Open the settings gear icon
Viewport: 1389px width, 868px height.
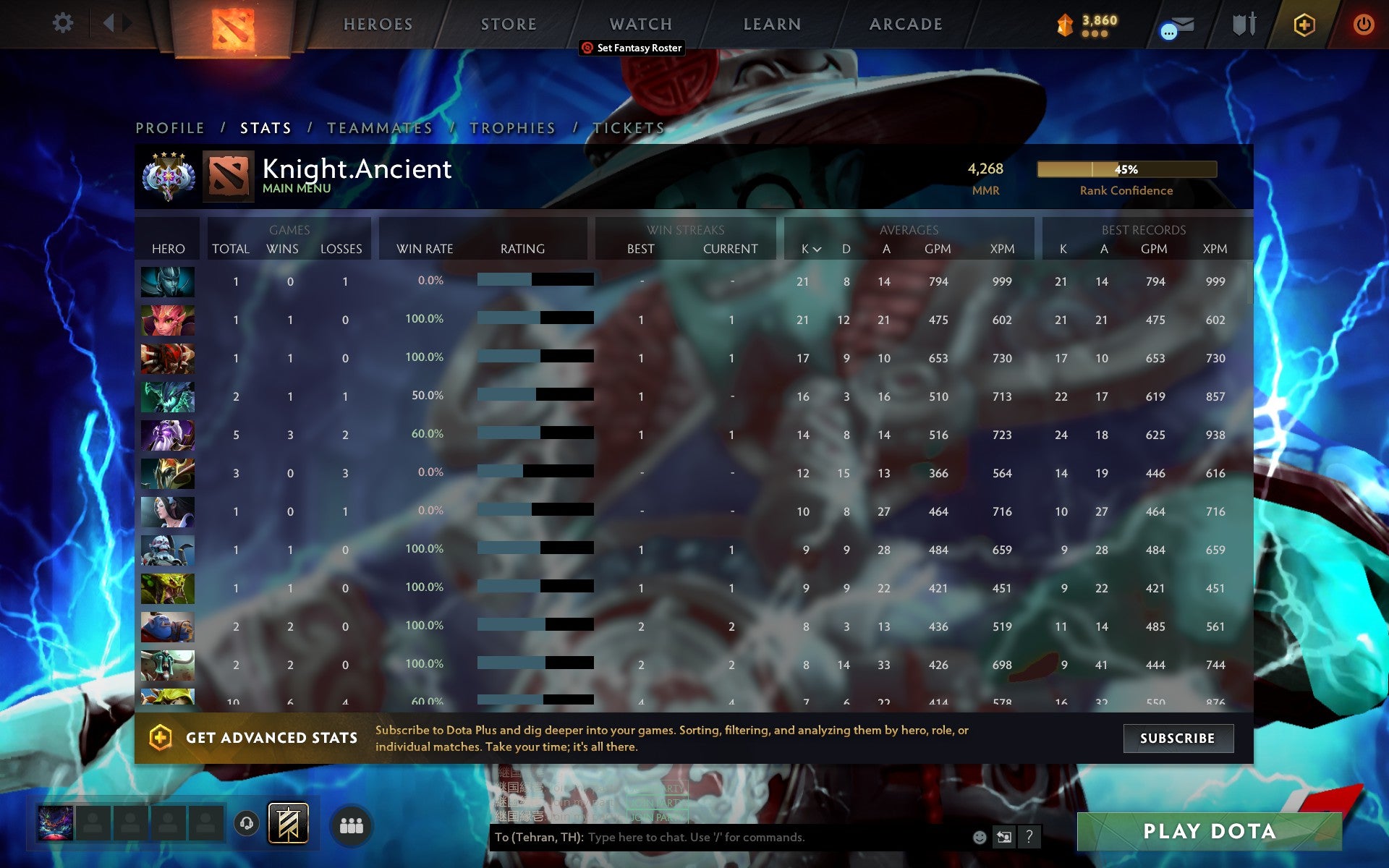(x=64, y=23)
